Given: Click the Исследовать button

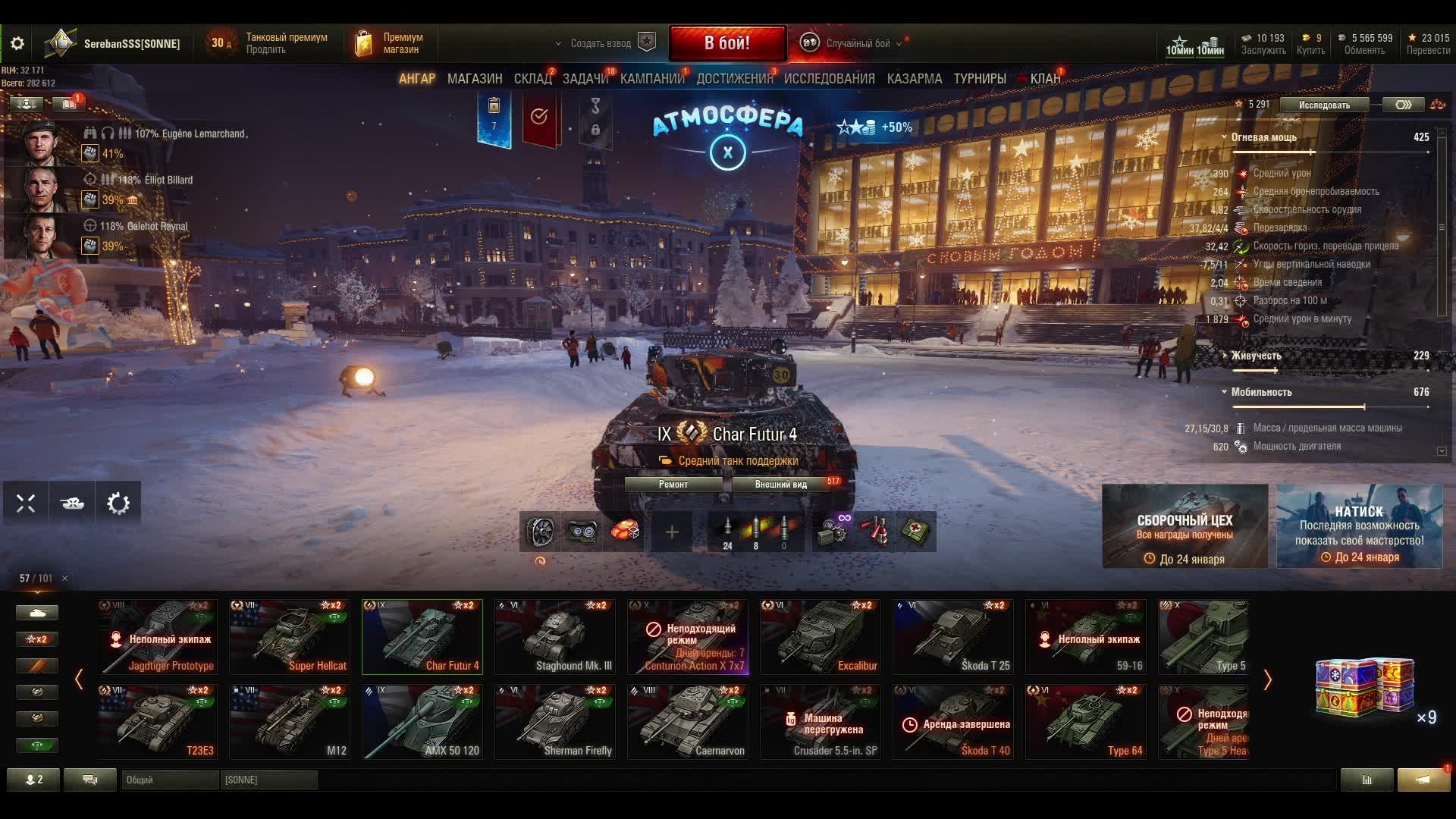Looking at the screenshot, I should (x=1324, y=105).
